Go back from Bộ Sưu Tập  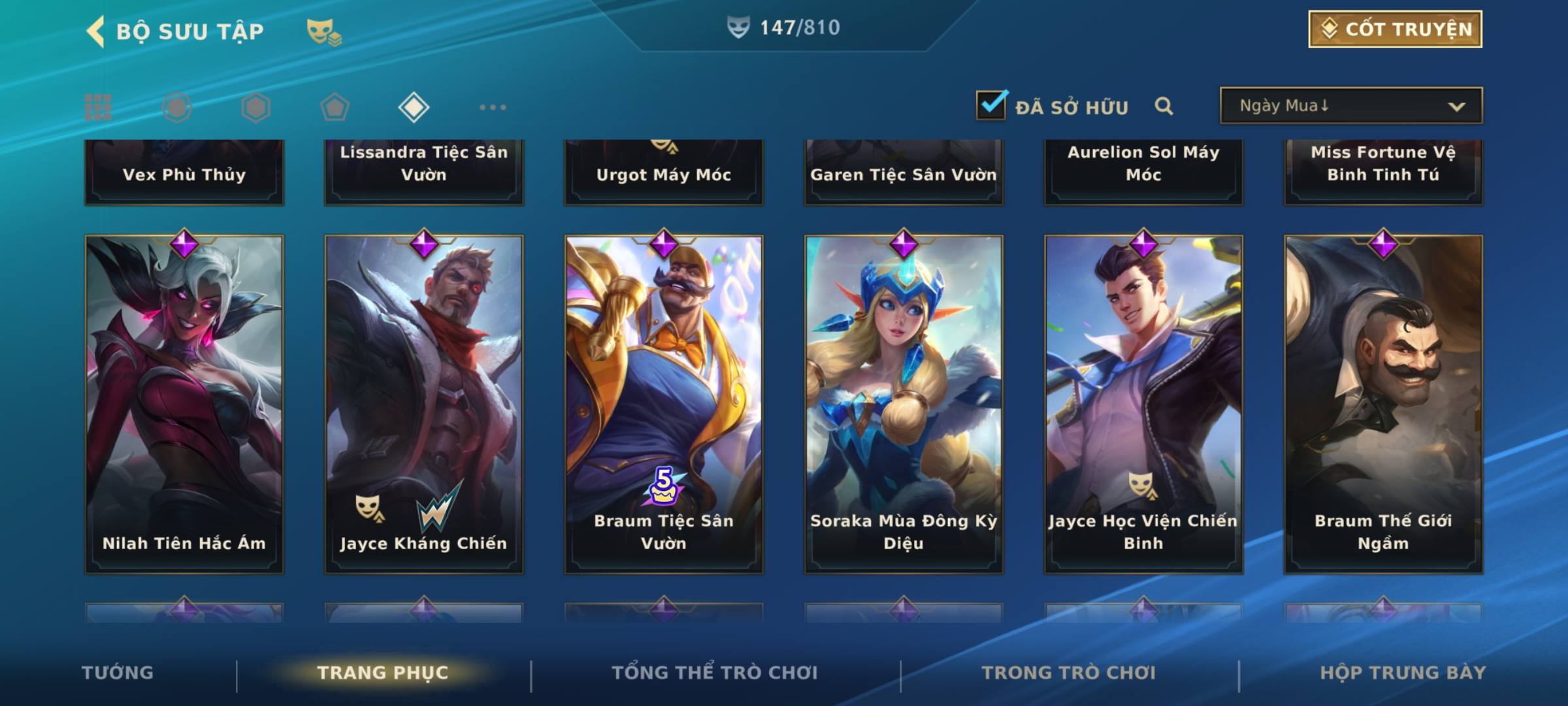coord(96,31)
